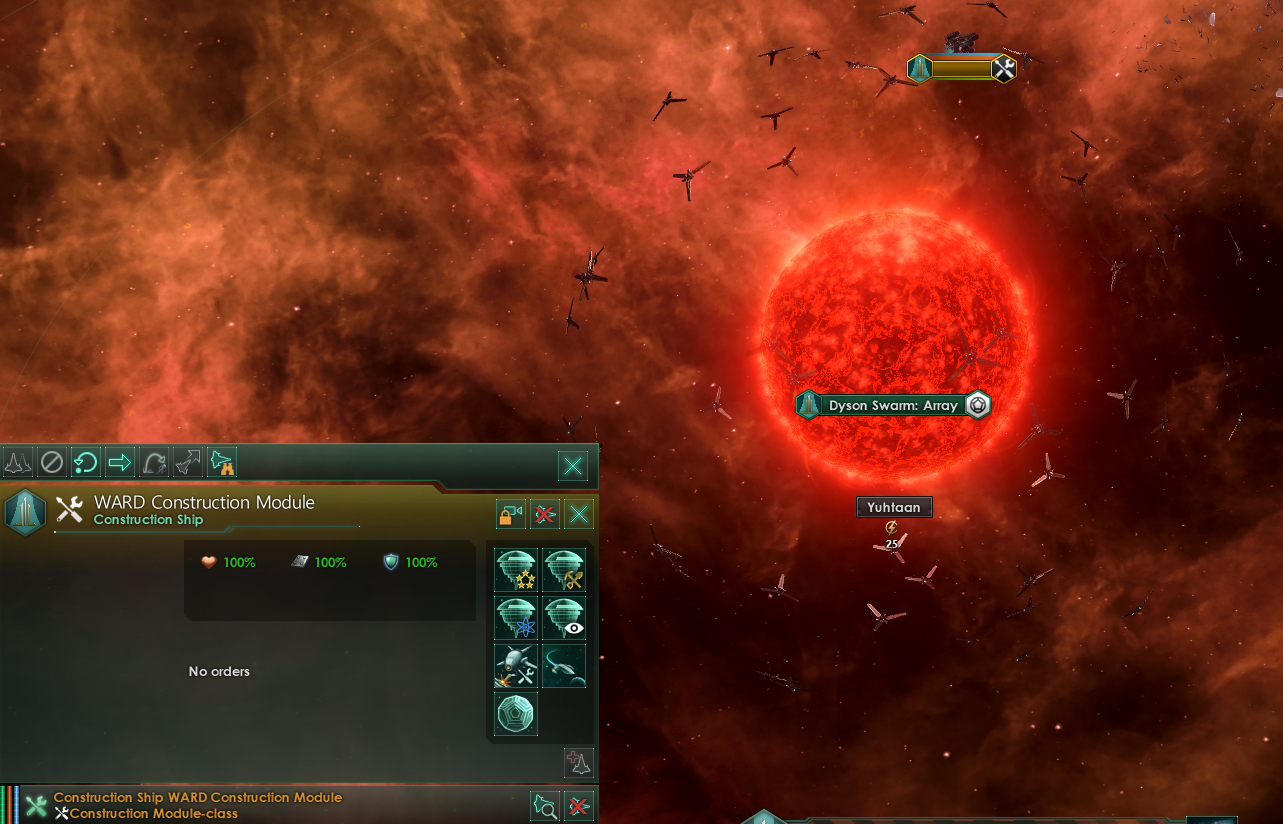The image size is (1283, 824).
Task: Click the repair ship with tools icon
Action: (516, 665)
